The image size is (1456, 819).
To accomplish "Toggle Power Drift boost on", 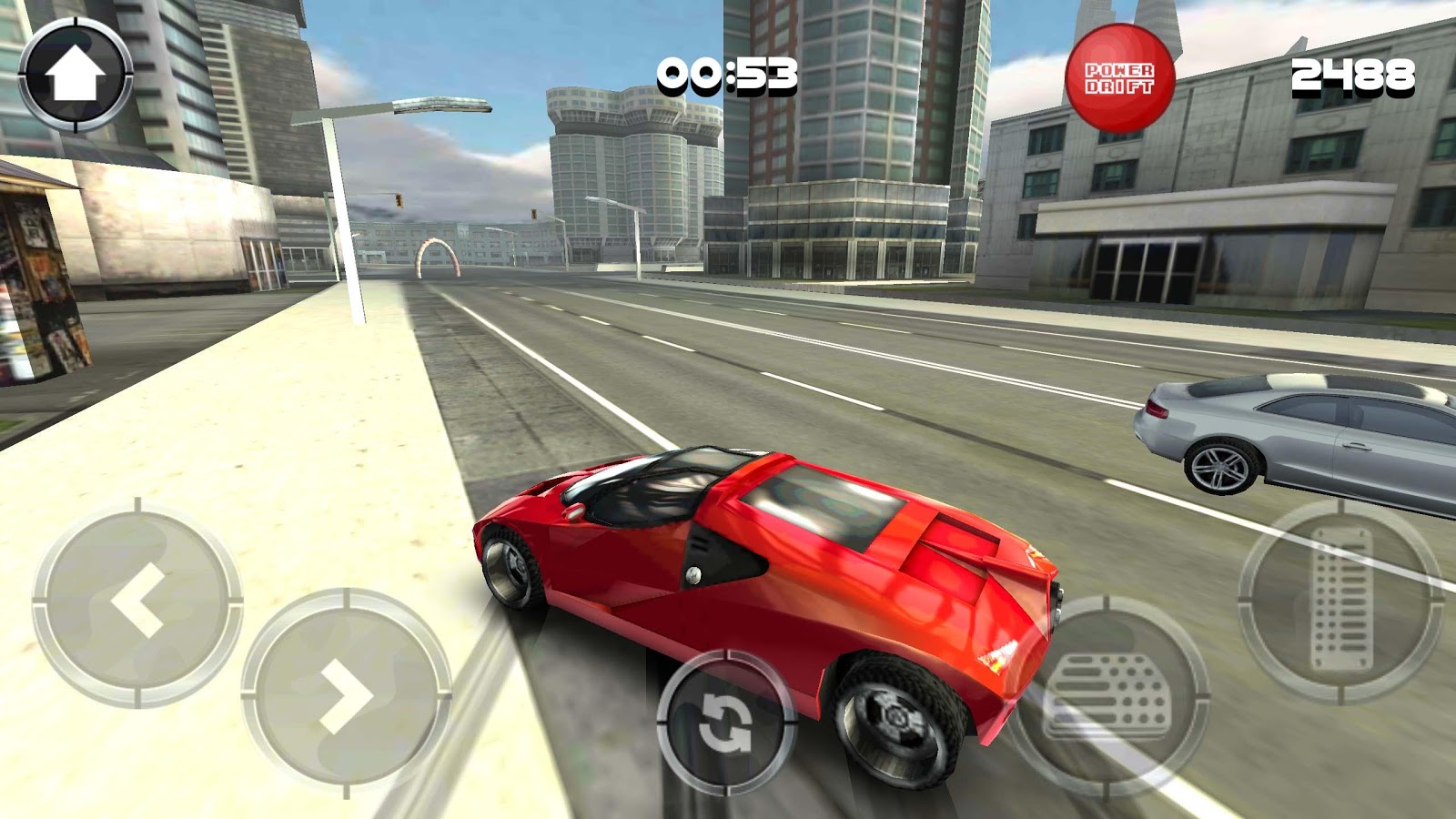I will (x=1121, y=75).
